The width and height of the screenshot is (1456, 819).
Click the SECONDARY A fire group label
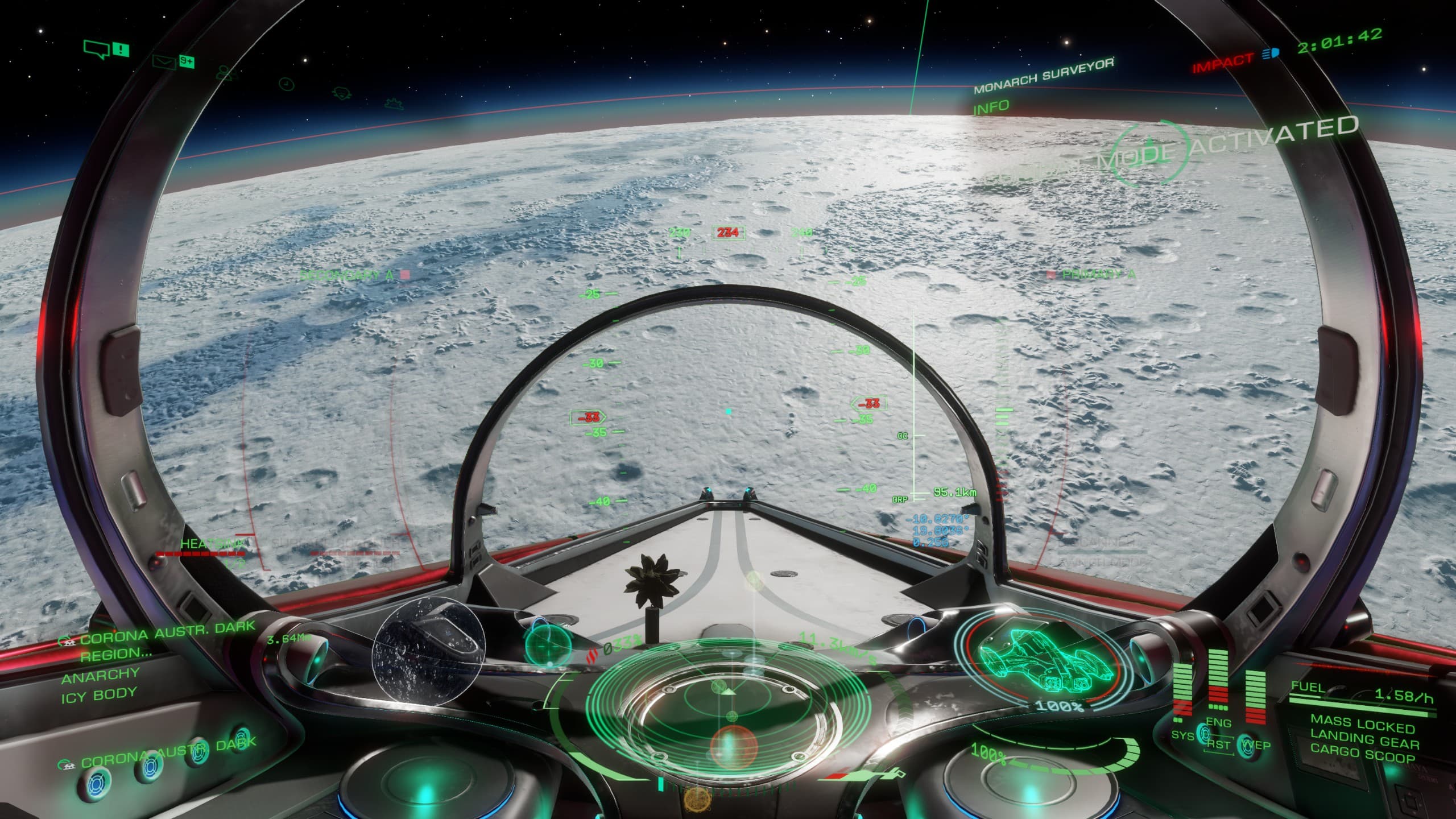click(346, 275)
